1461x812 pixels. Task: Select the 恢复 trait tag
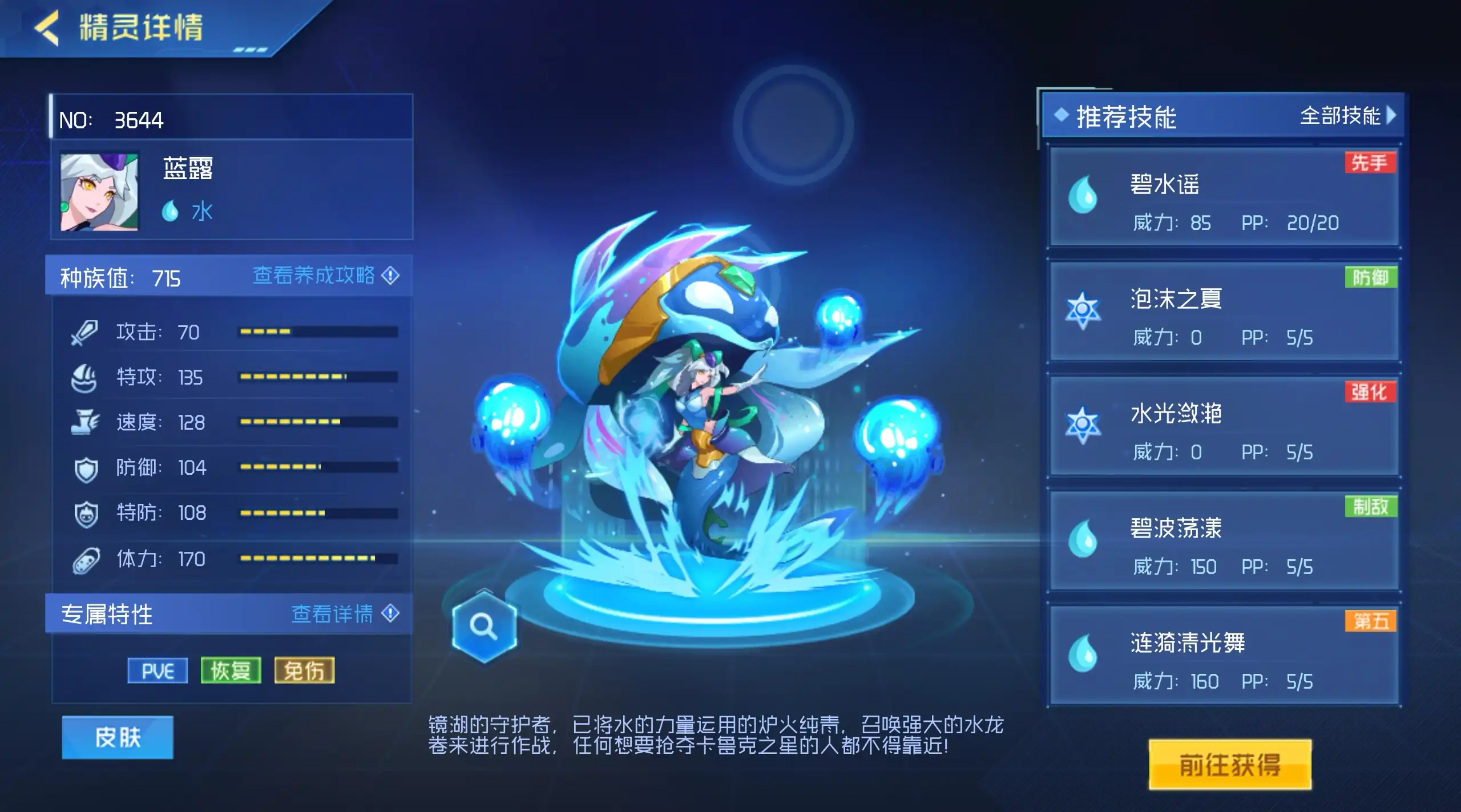pyautogui.click(x=231, y=671)
